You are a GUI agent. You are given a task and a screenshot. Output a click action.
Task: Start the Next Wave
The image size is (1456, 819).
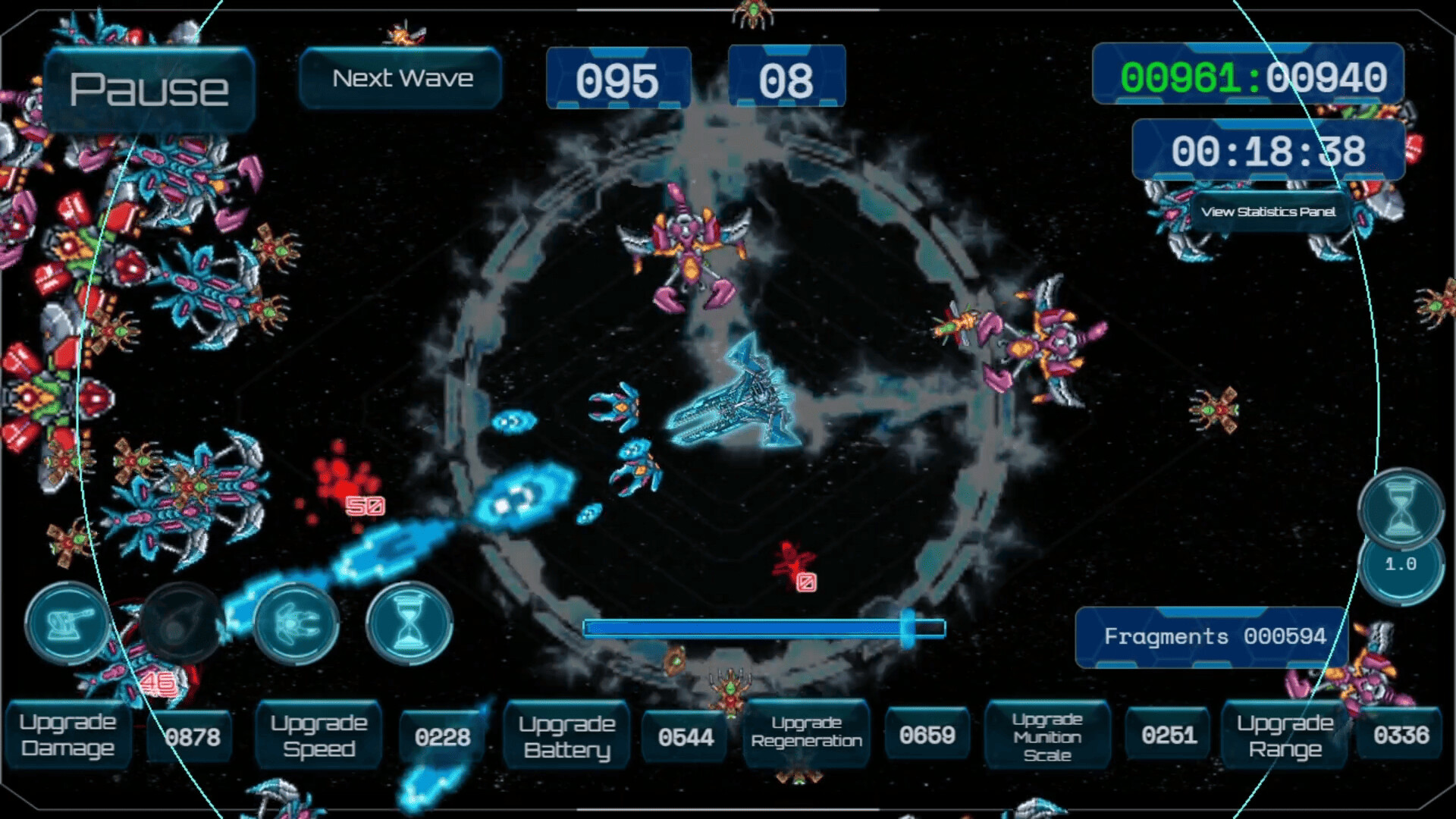400,77
